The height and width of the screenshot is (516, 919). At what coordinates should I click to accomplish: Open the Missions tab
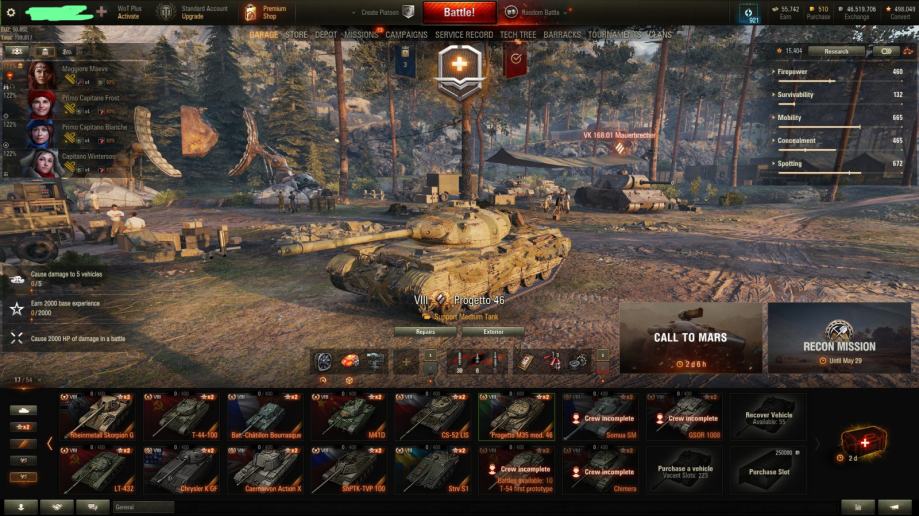[x=361, y=35]
